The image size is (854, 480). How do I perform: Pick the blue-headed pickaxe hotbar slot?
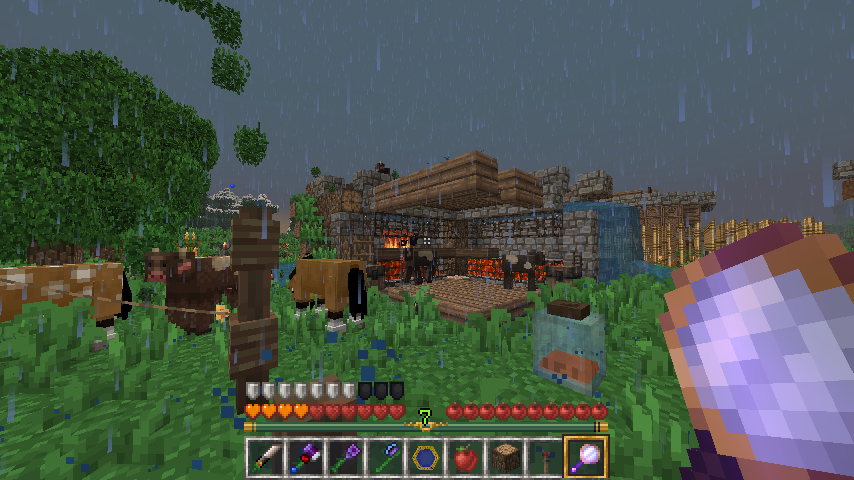click(386, 457)
